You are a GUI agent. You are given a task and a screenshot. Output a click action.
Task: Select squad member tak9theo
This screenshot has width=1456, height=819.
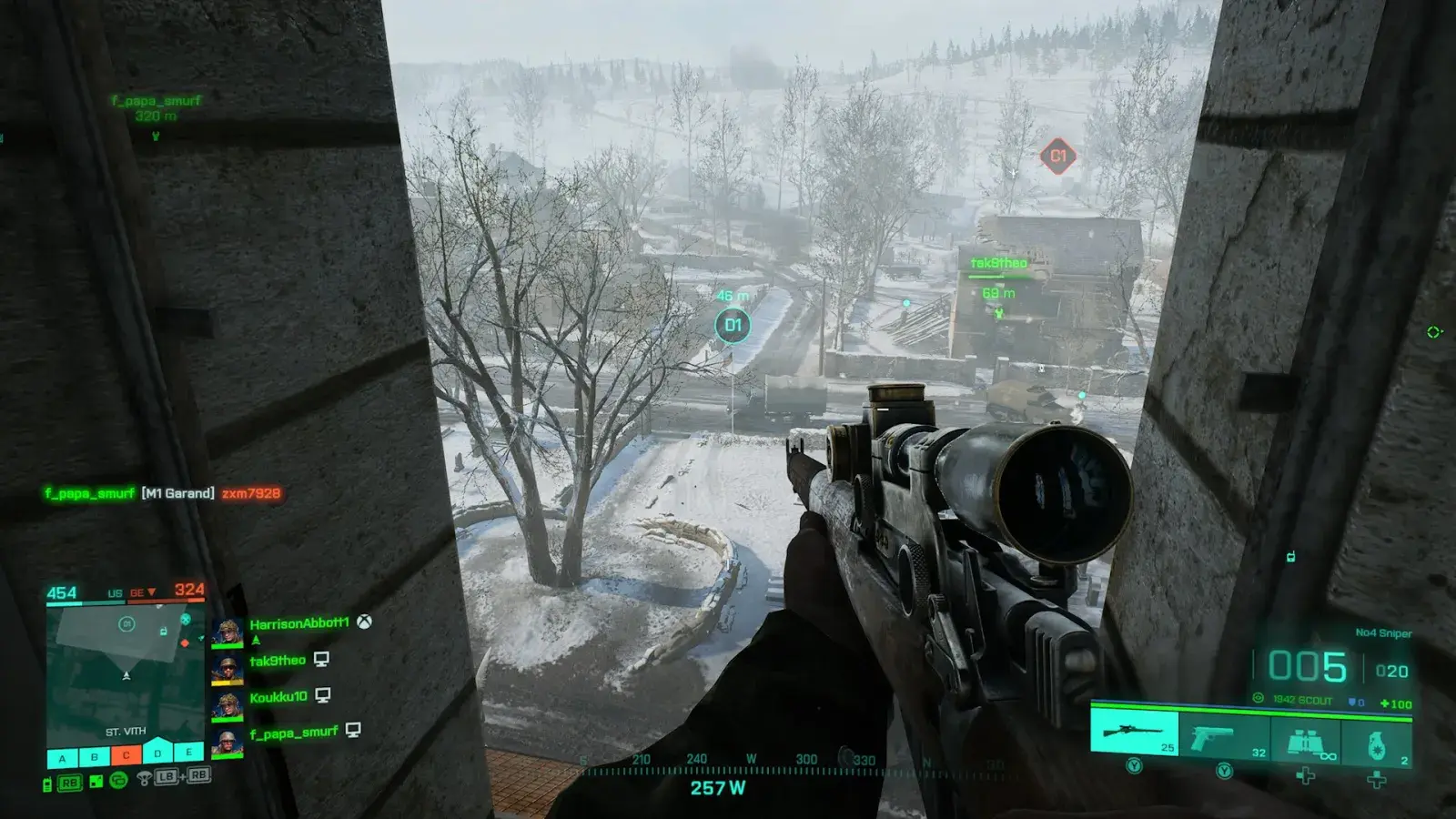coord(278,661)
